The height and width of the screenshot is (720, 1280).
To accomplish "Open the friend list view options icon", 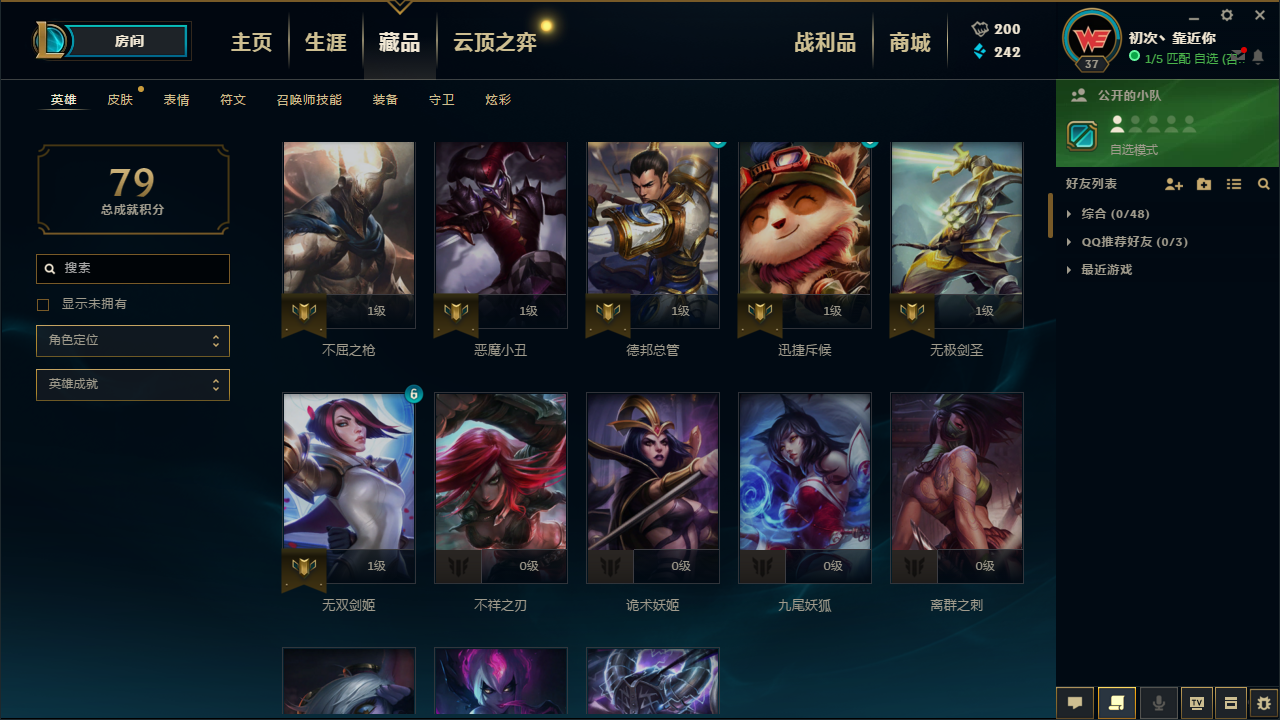I will (1233, 184).
